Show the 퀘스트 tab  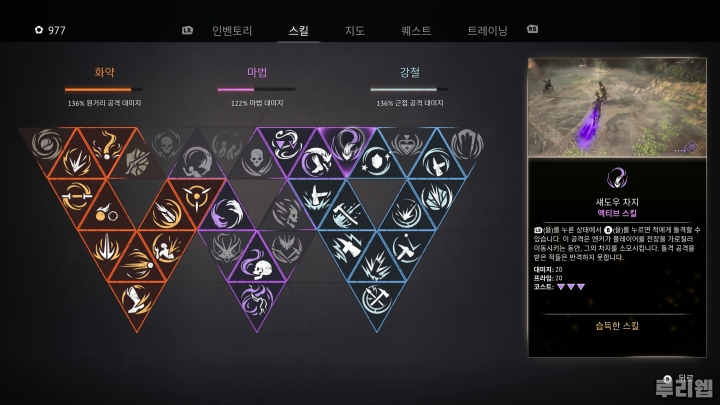click(x=414, y=30)
